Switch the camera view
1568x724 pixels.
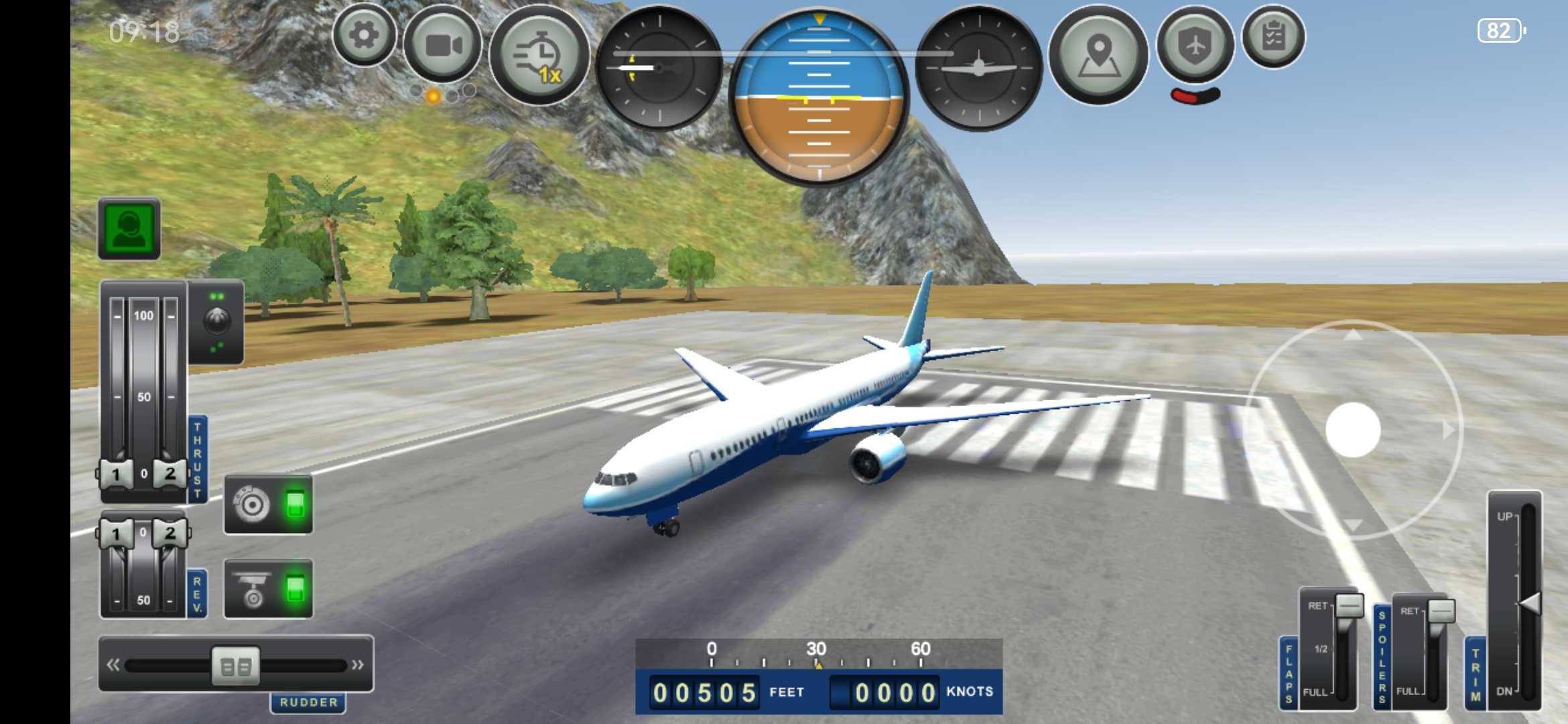point(443,46)
